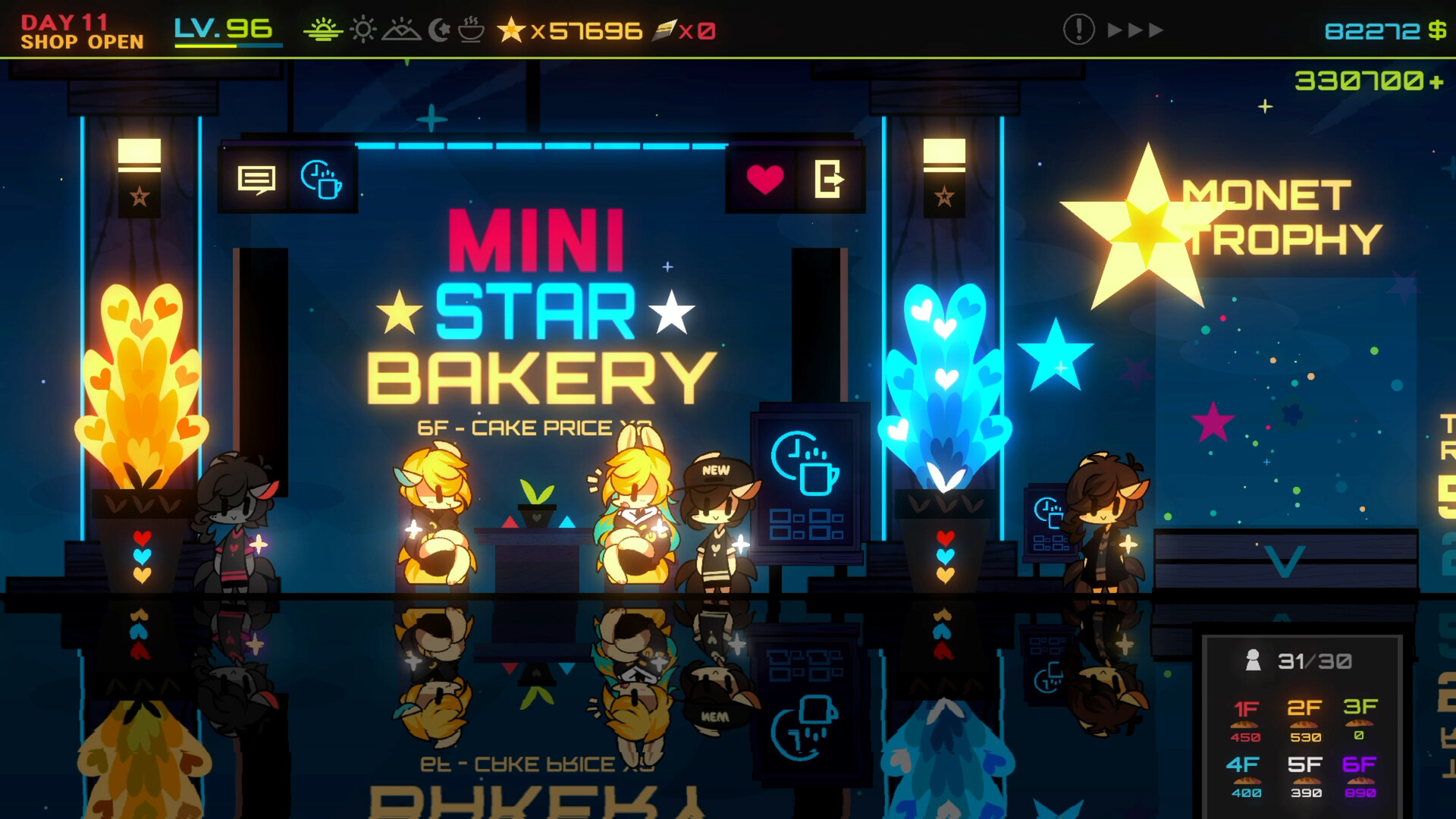Click the exclamation alert icon
Screen dimensions: 1456x819
coord(1078,30)
